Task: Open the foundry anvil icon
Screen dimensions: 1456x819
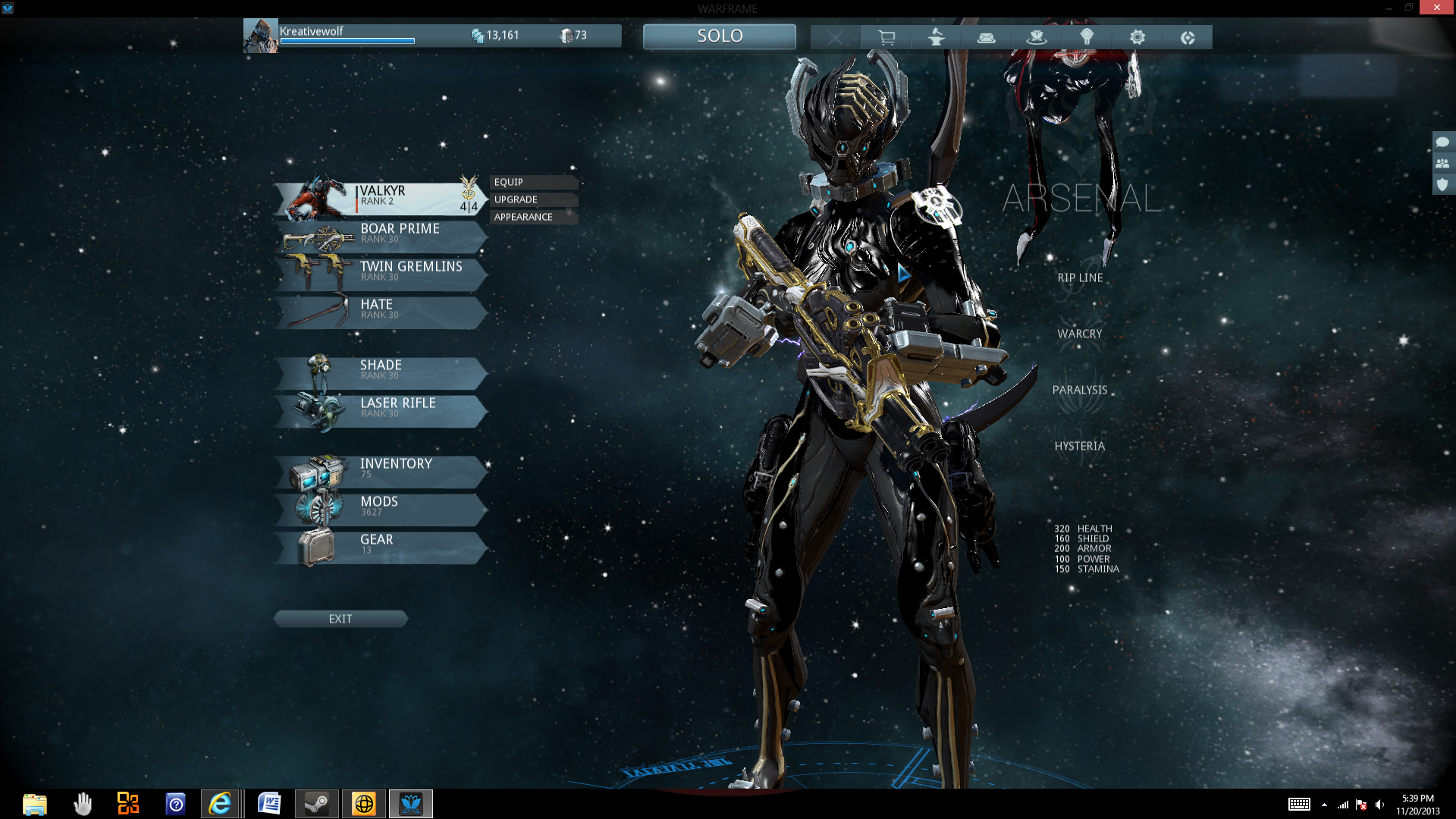Action: 936,37
